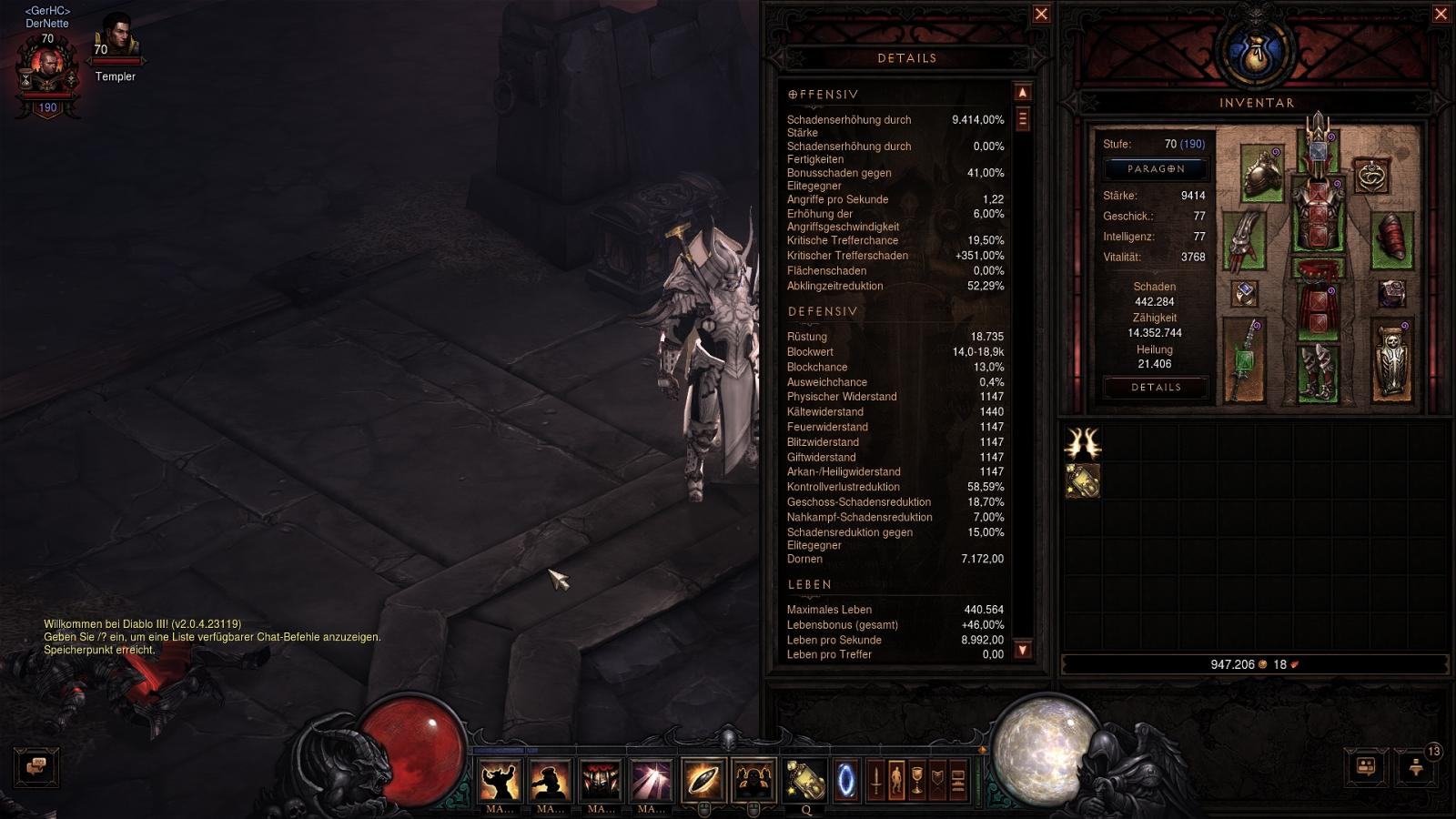Viewport: 1456px width, 819px height.
Task: Select the equipped skull shield slot
Action: [1391, 360]
